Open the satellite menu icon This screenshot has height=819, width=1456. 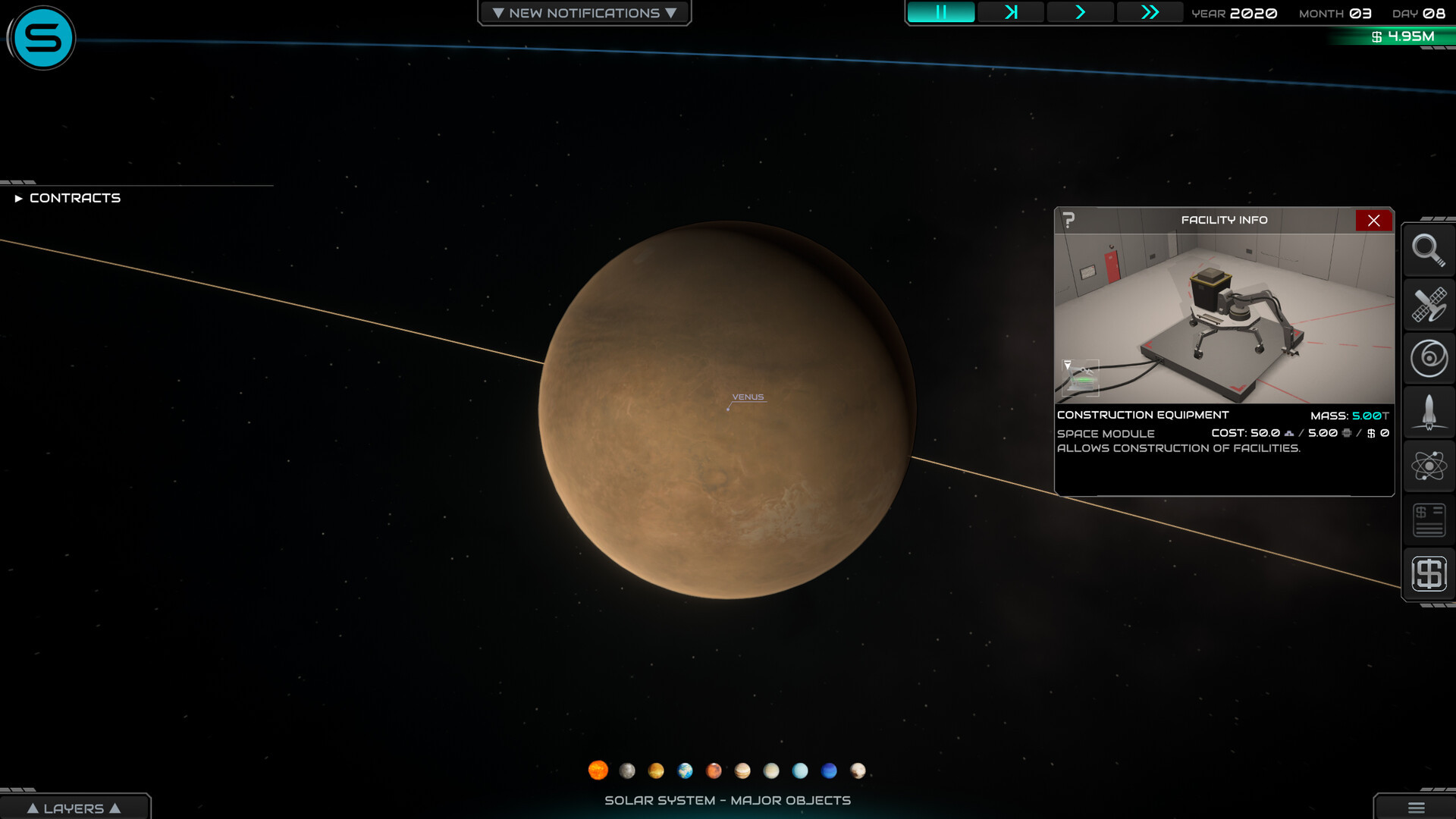click(x=1428, y=304)
